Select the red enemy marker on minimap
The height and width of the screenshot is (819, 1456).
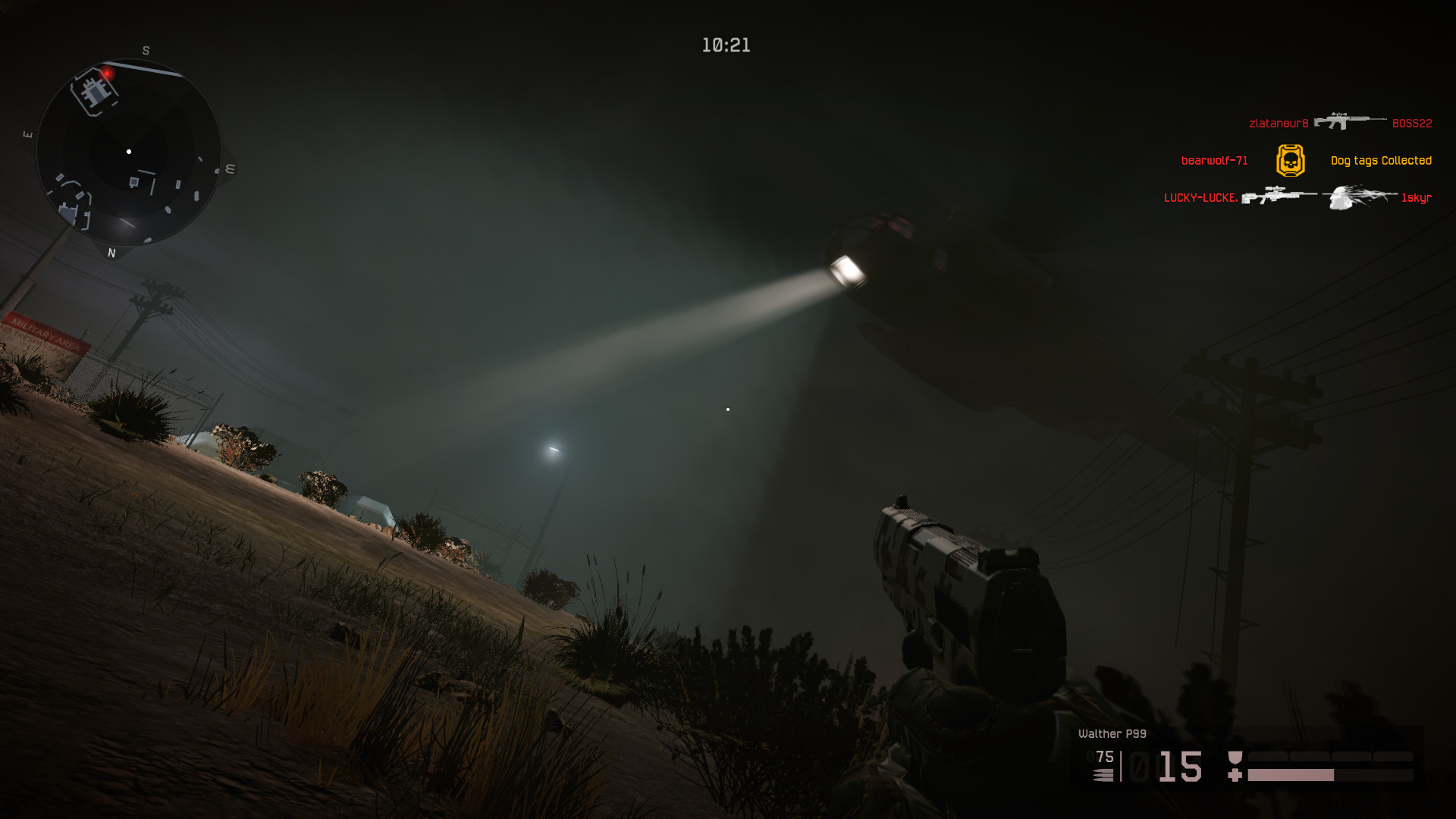(x=108, y=74)
